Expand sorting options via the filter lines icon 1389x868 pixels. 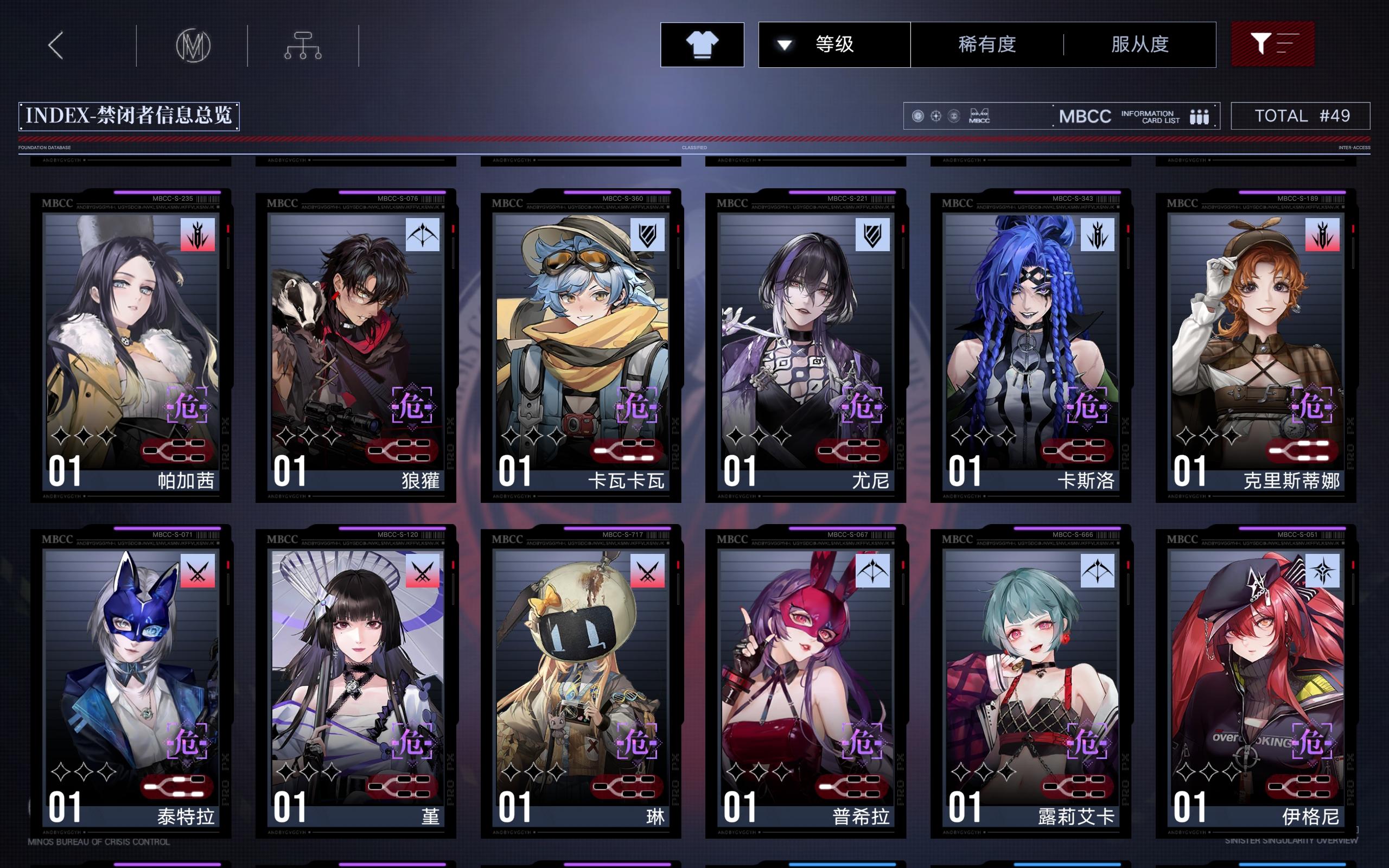[x=1289, y=44]
